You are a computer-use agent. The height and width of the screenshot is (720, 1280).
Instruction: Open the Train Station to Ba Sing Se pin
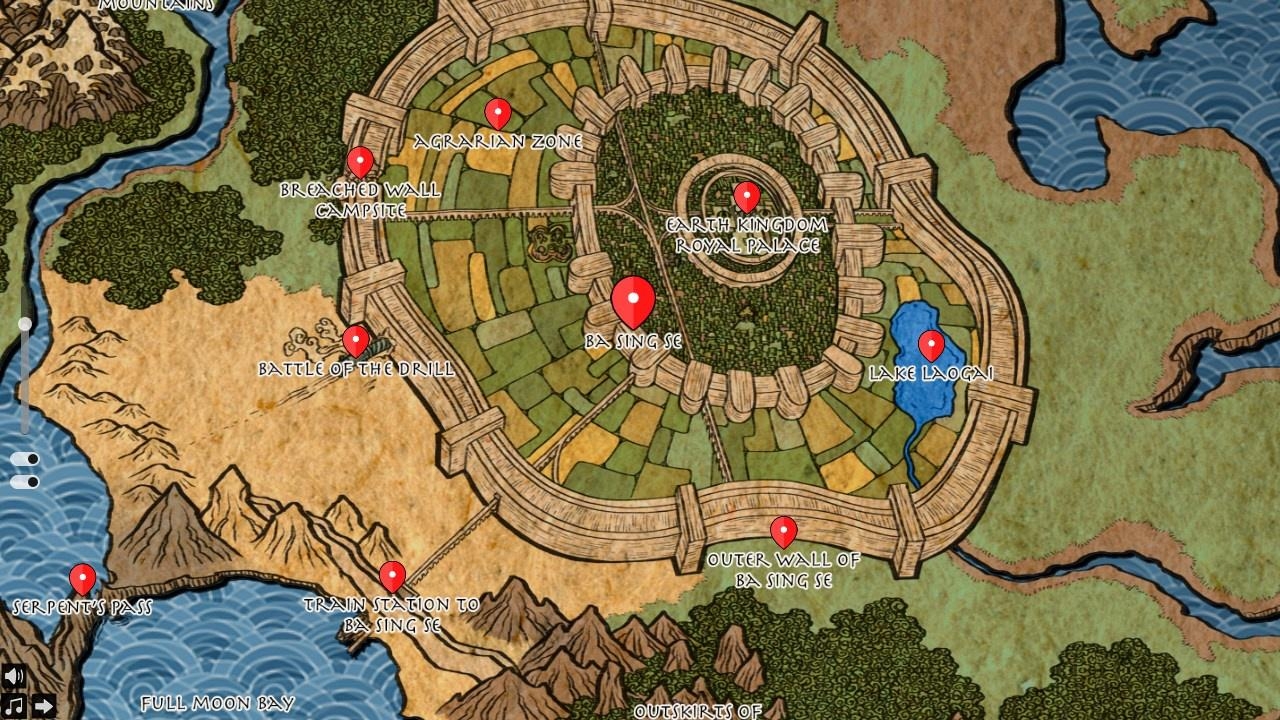click(391, 576)
